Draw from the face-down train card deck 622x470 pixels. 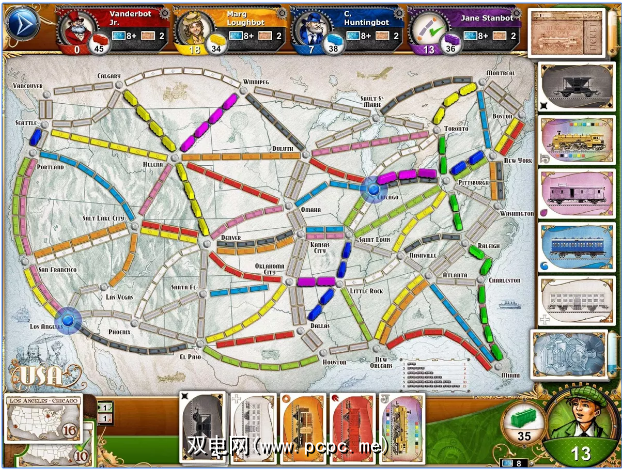pyautogui.click(x=571, y=356)
